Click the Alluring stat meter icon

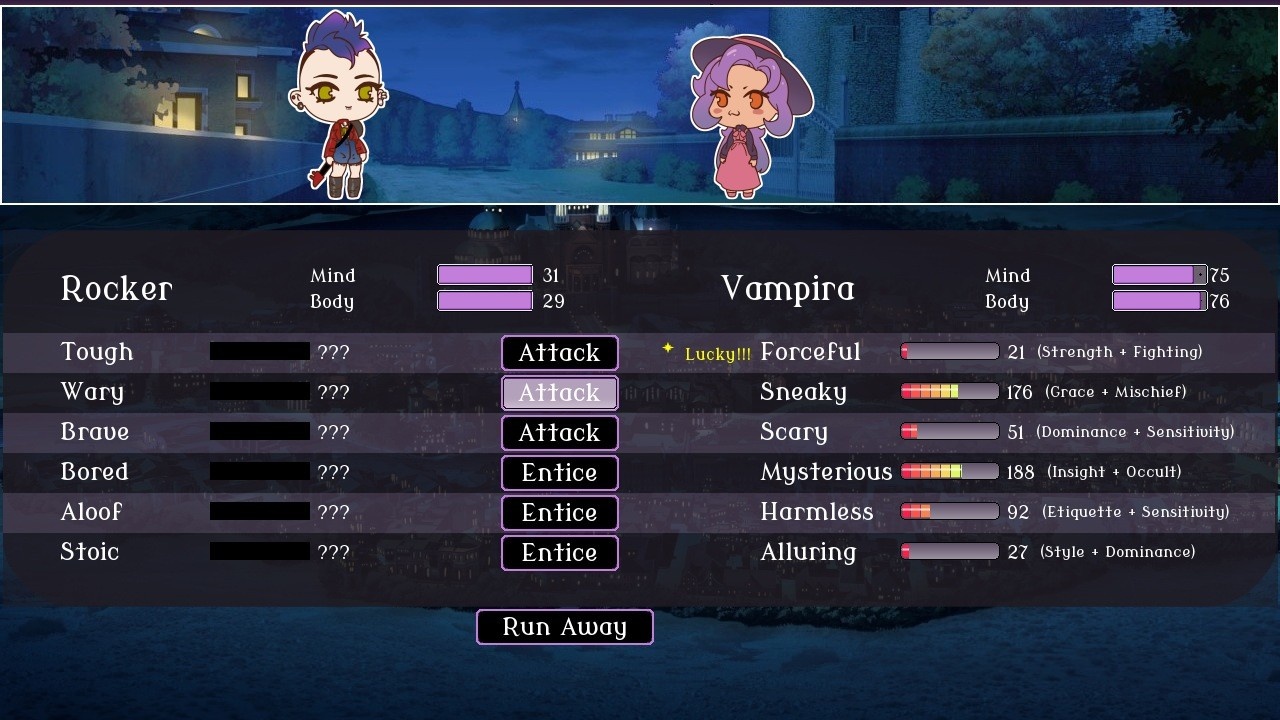948,551
